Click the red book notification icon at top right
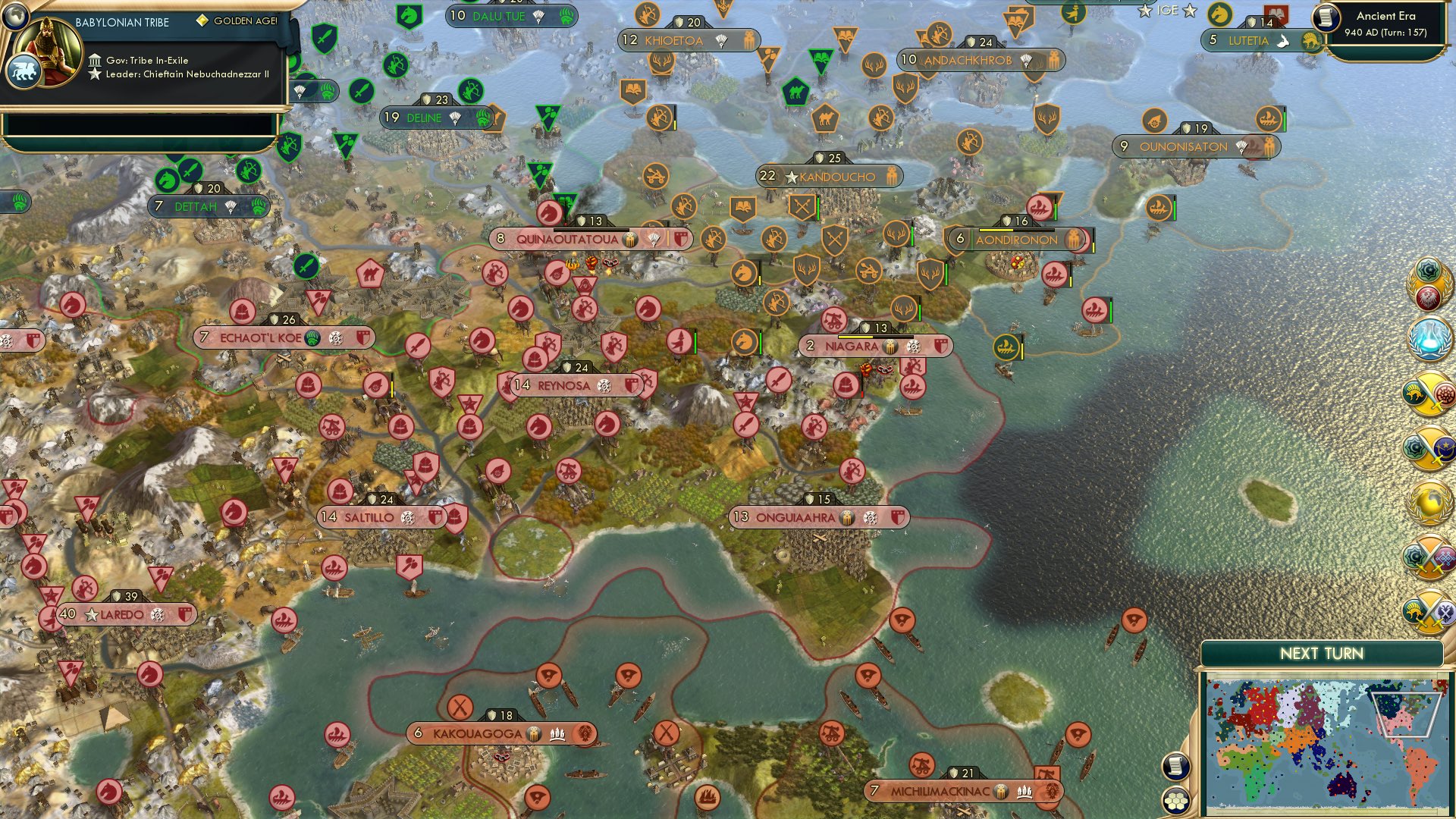 1275,14
